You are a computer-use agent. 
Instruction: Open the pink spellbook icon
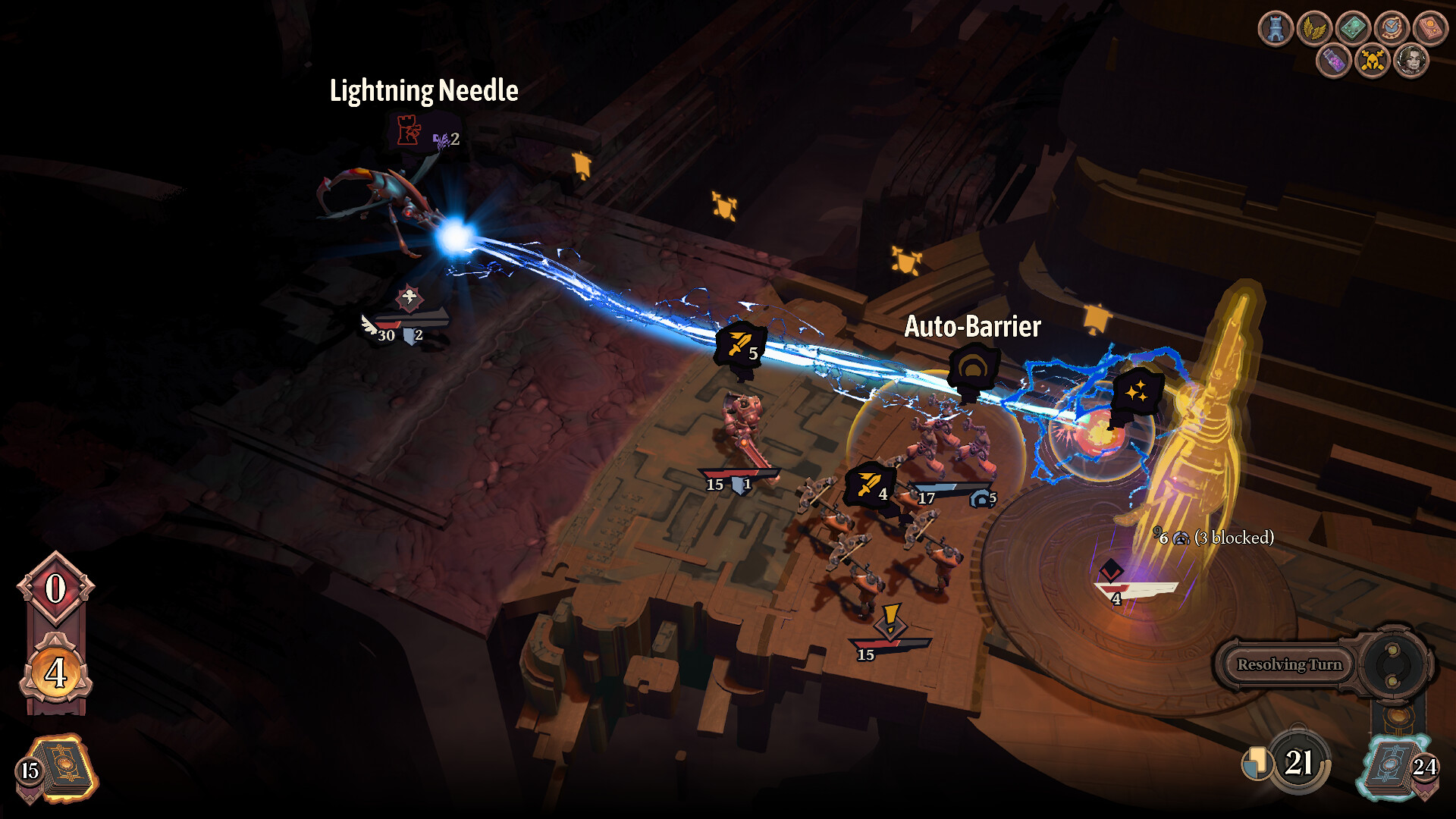click(x=1430, y=29)
